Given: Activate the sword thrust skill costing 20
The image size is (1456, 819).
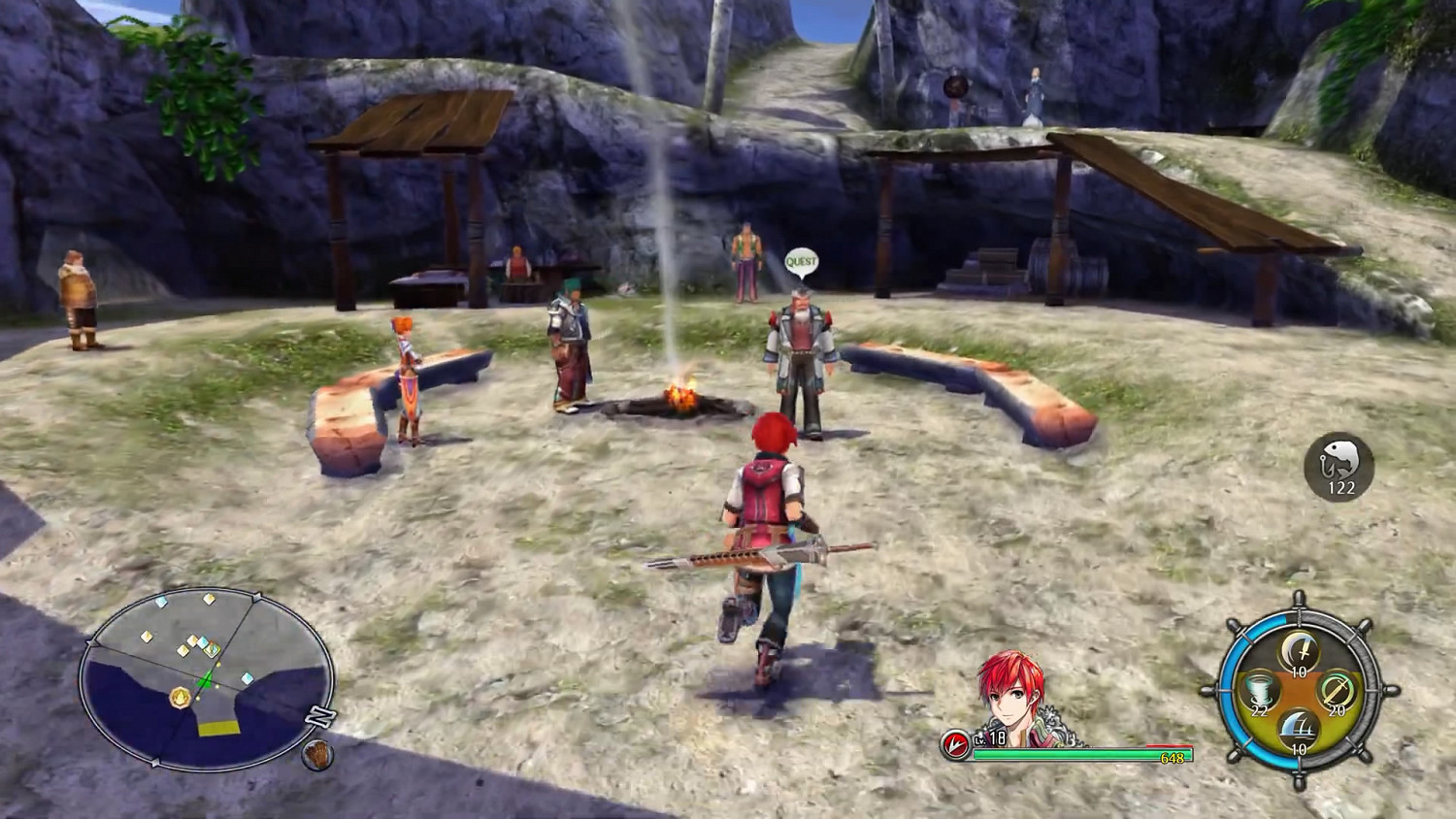Looking at the screenshot, I should pos(1338,693).
